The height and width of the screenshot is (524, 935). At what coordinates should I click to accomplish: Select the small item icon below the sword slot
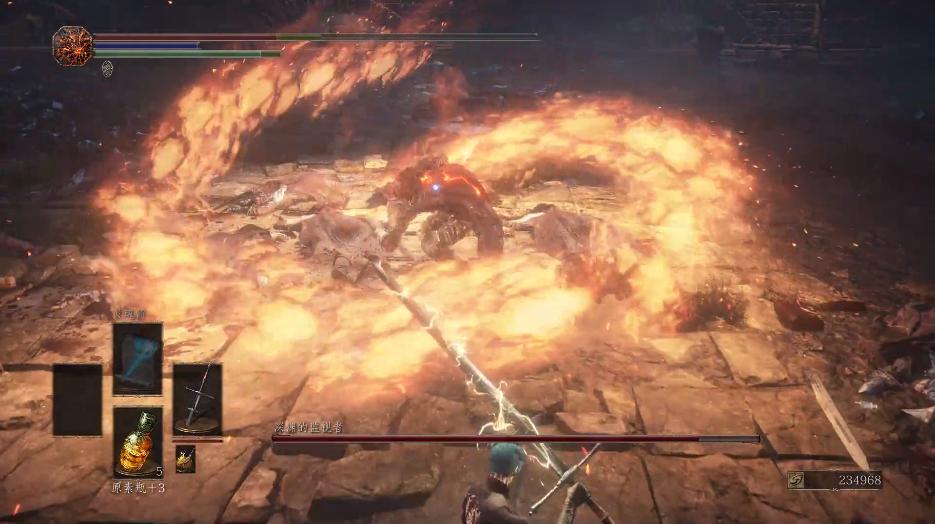(x=185, y=458)
